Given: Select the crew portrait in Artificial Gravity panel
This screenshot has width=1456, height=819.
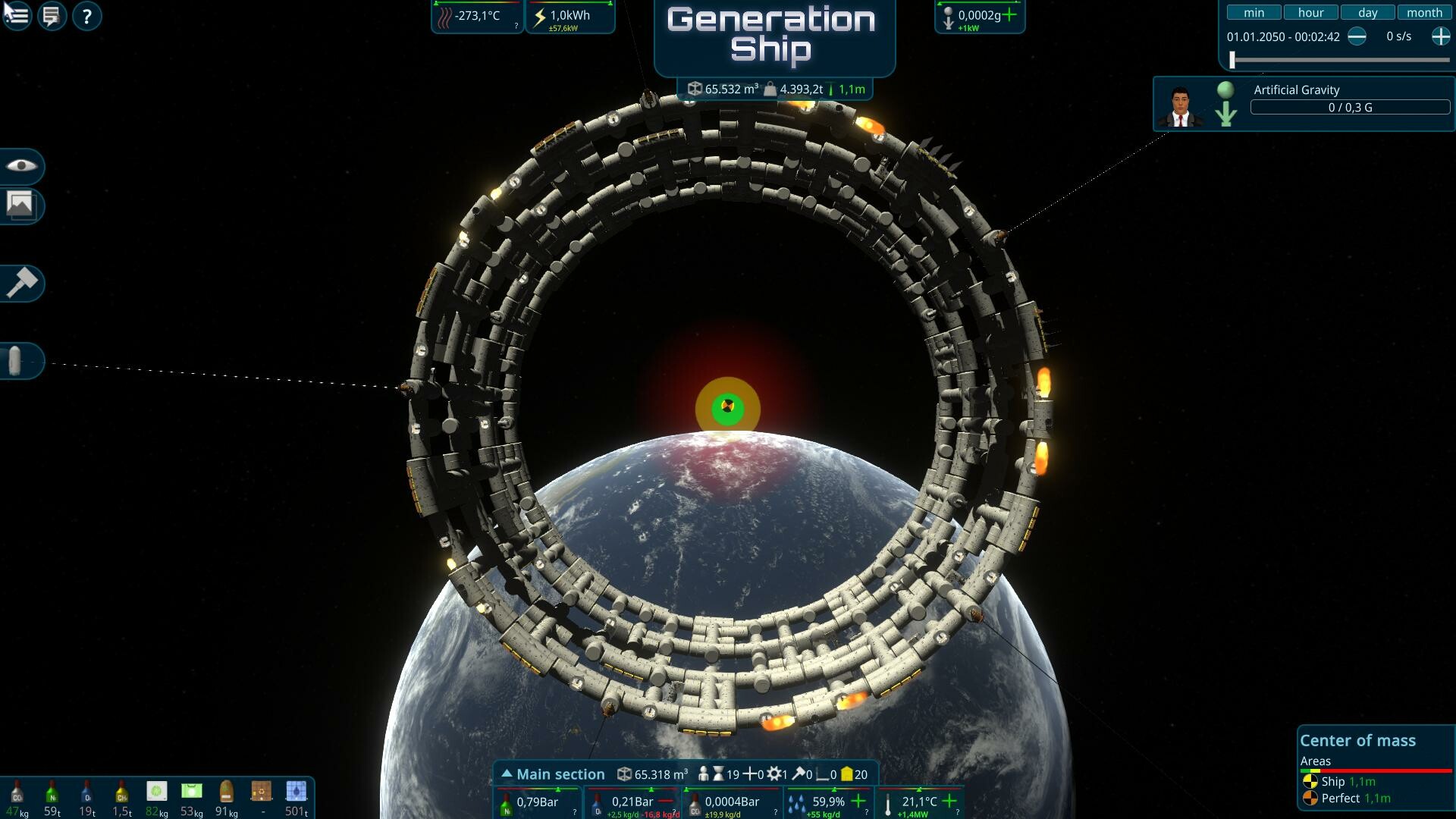Looking at the screenshot, I should pyautogui.click(x=1181, y=103).
